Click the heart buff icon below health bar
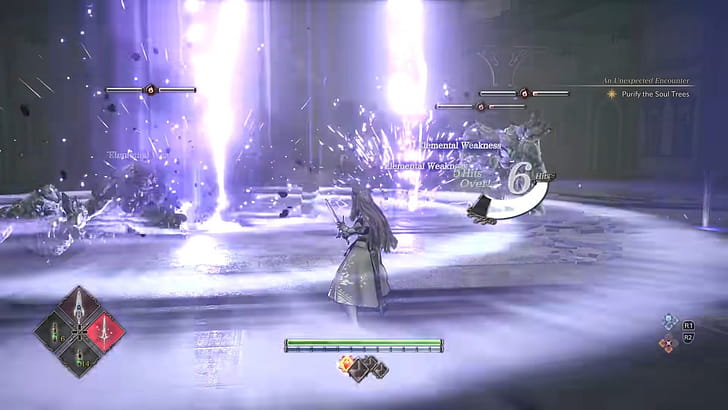The image size is (728, 410). pyautogui.click(x=347, y=364)
